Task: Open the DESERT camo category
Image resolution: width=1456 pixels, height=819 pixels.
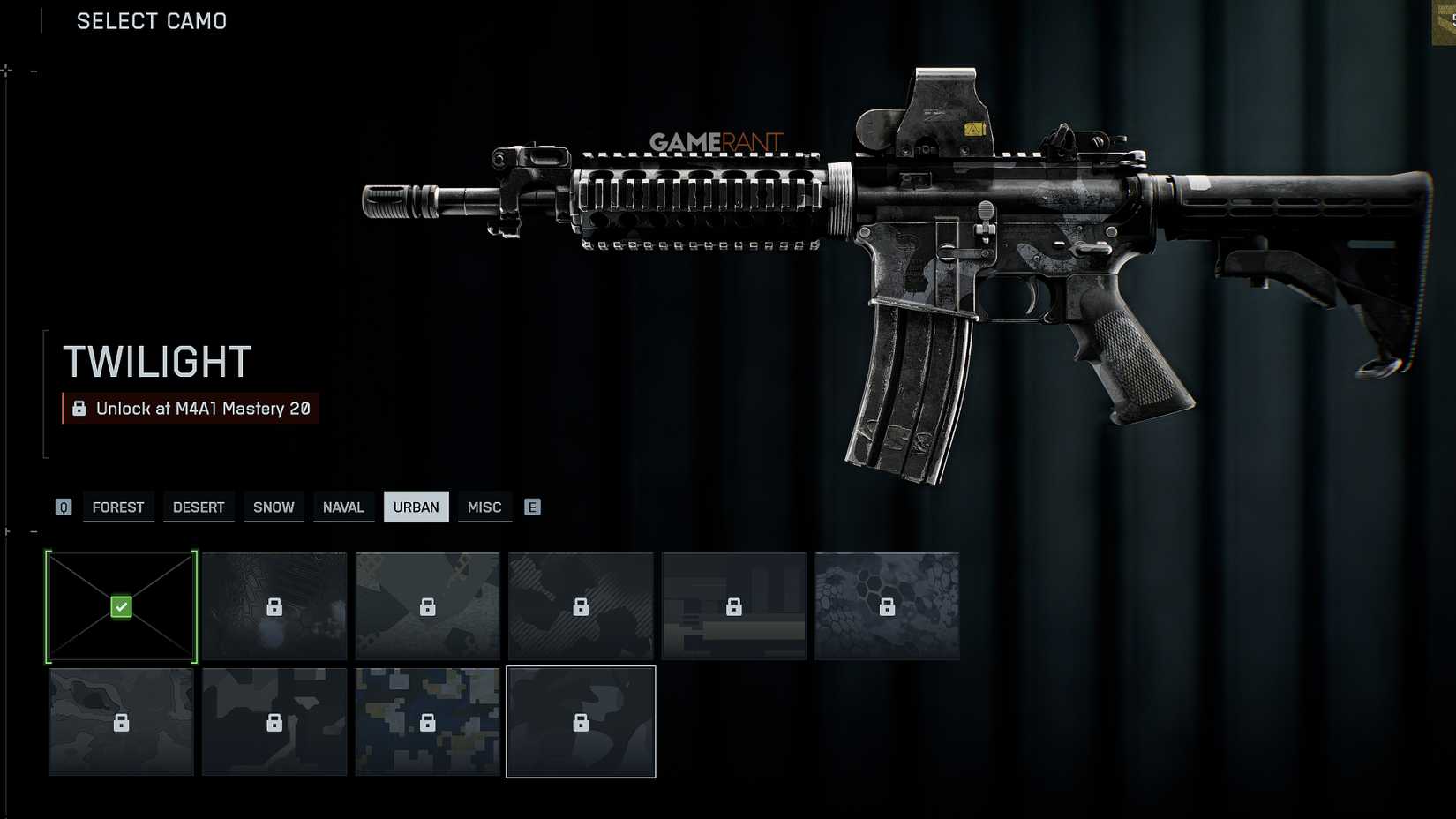Action: (x=199, y=507)
